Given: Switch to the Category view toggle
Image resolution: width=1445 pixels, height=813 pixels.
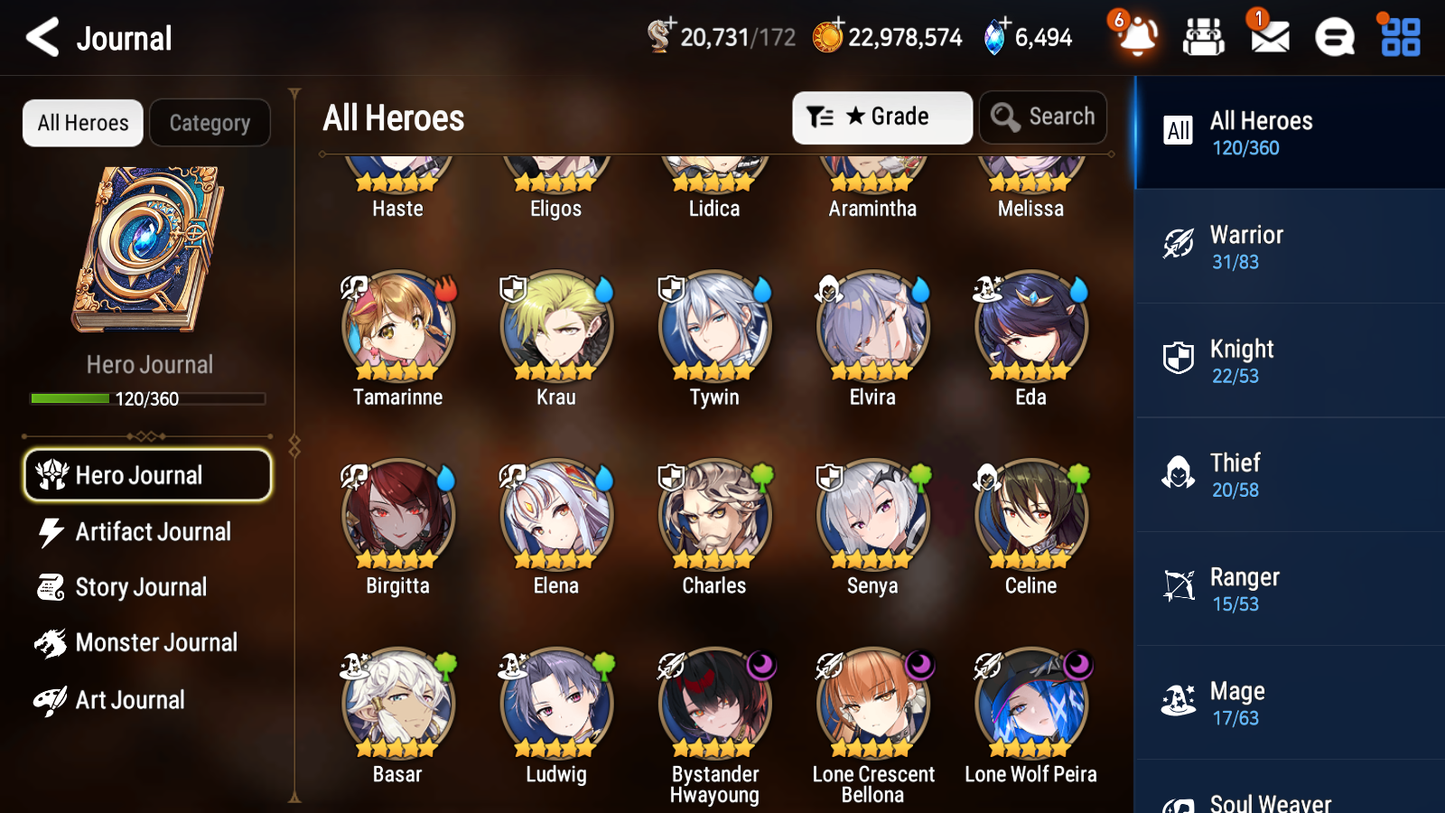Looking at the screenshot, I should (210, 122).
